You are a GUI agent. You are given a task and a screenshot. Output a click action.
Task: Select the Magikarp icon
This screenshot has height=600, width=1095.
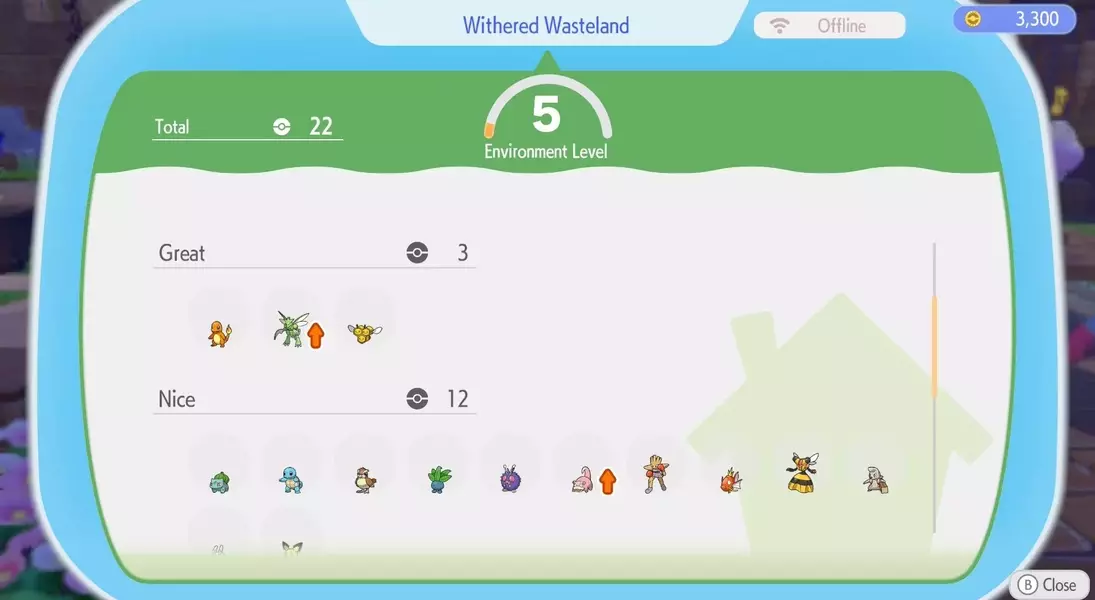point(729,482)
